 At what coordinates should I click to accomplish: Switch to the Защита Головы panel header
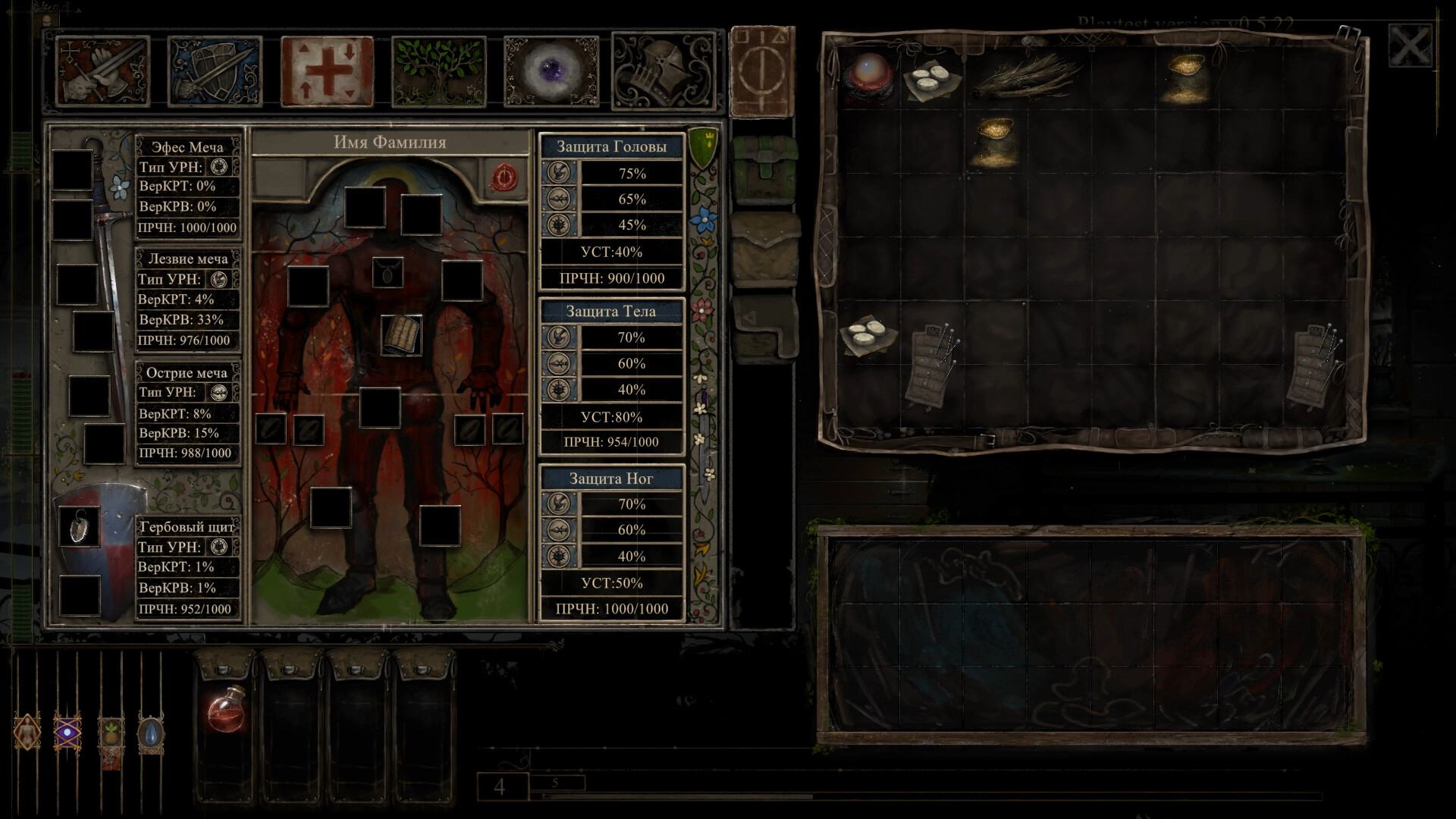(613, 147)
